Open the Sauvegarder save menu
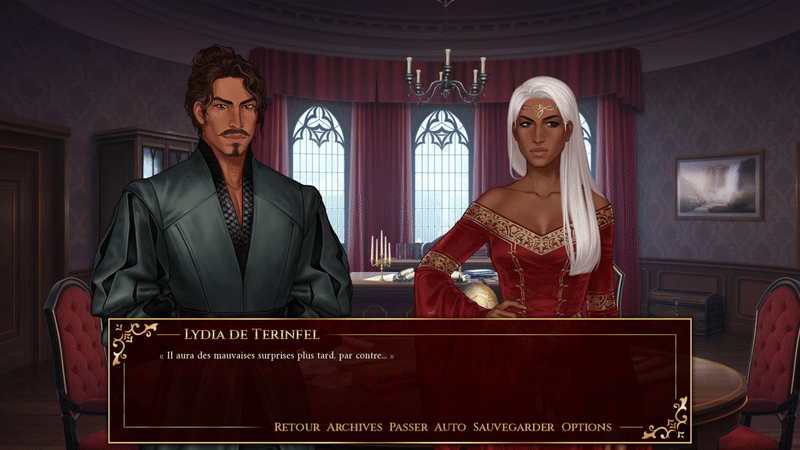Viewport: 800px width, 450px height. tap(513, 427)
